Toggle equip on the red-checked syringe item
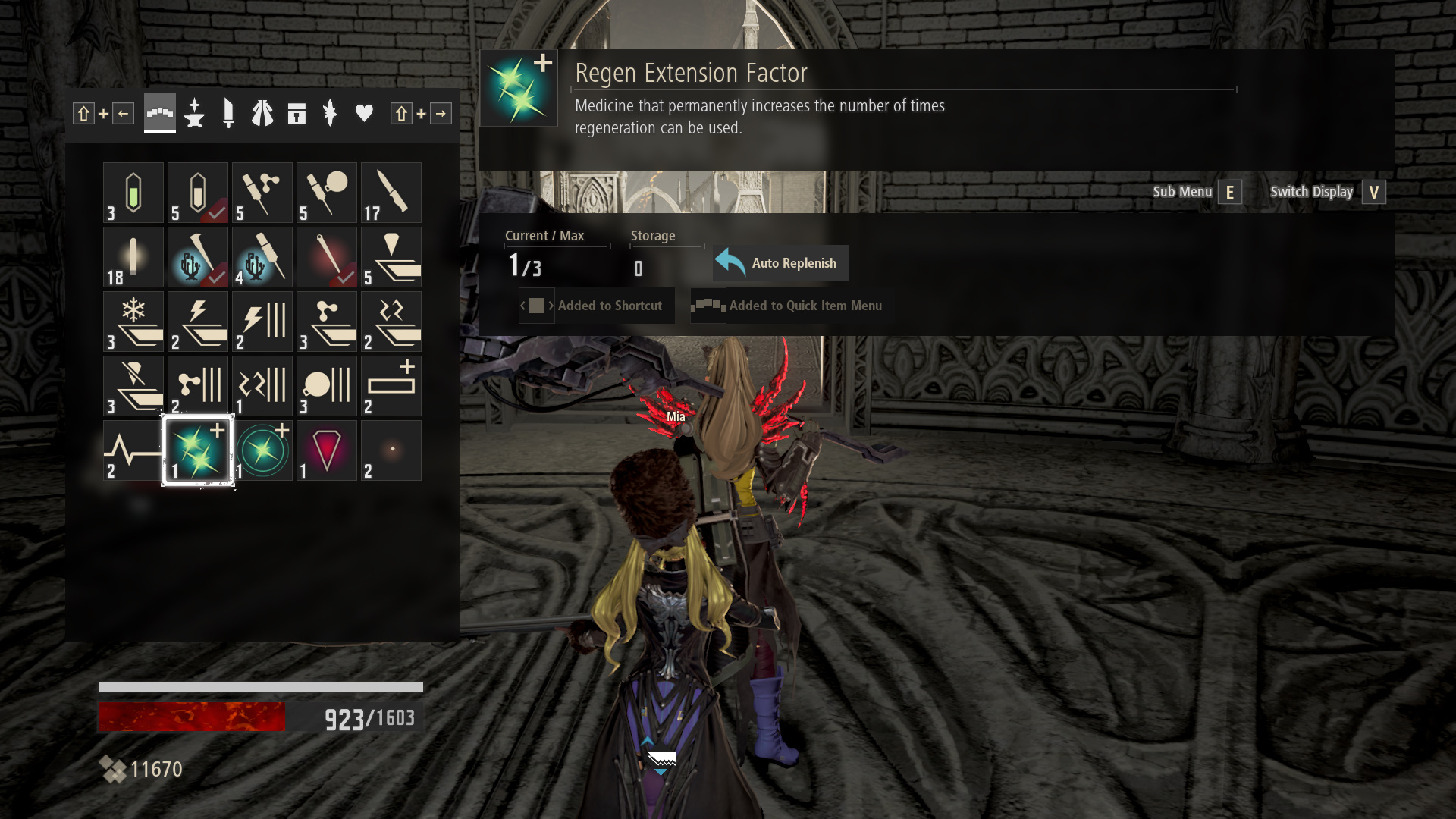The height and width of the screenshot is (819, 1456). (326, 256)
